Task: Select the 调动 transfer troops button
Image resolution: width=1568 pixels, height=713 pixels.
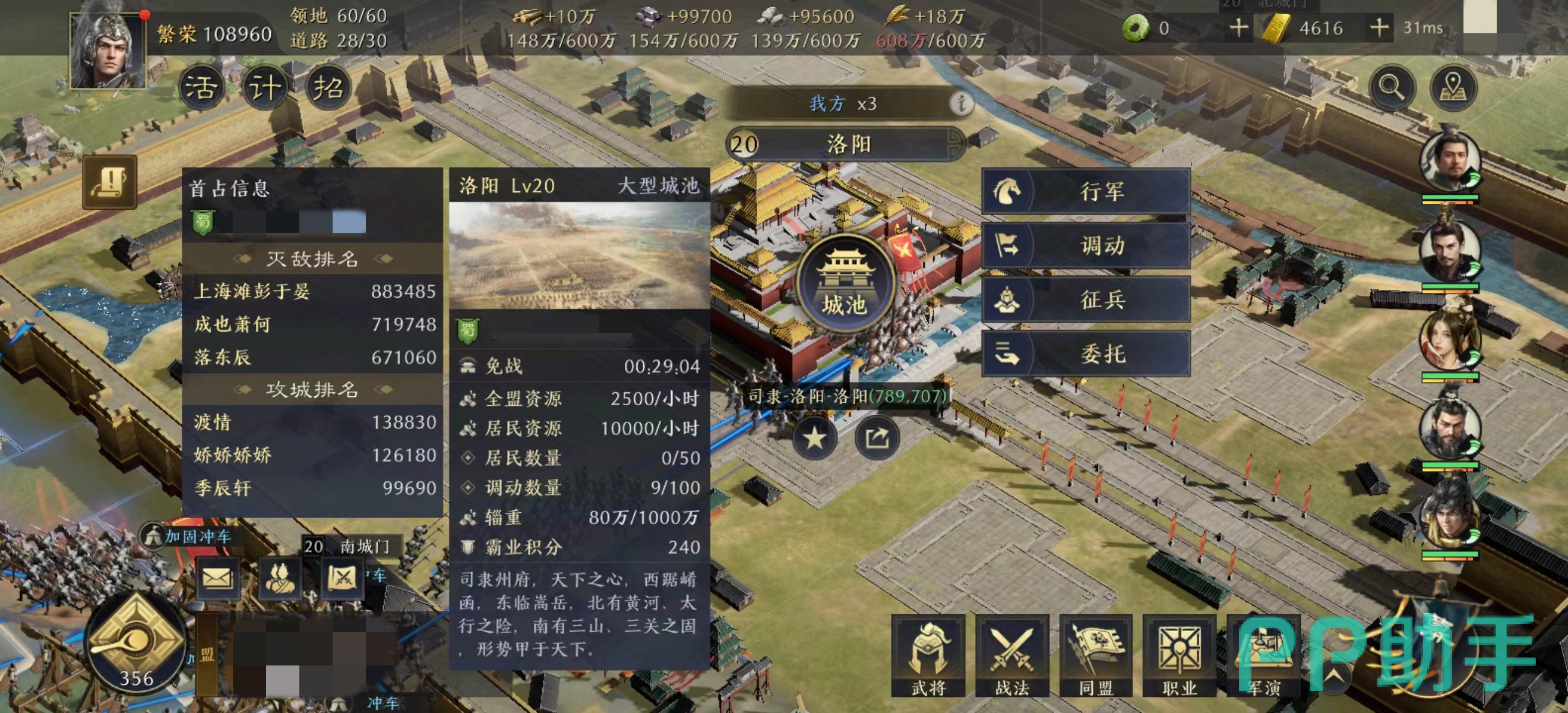Action: coord(1085,245)
